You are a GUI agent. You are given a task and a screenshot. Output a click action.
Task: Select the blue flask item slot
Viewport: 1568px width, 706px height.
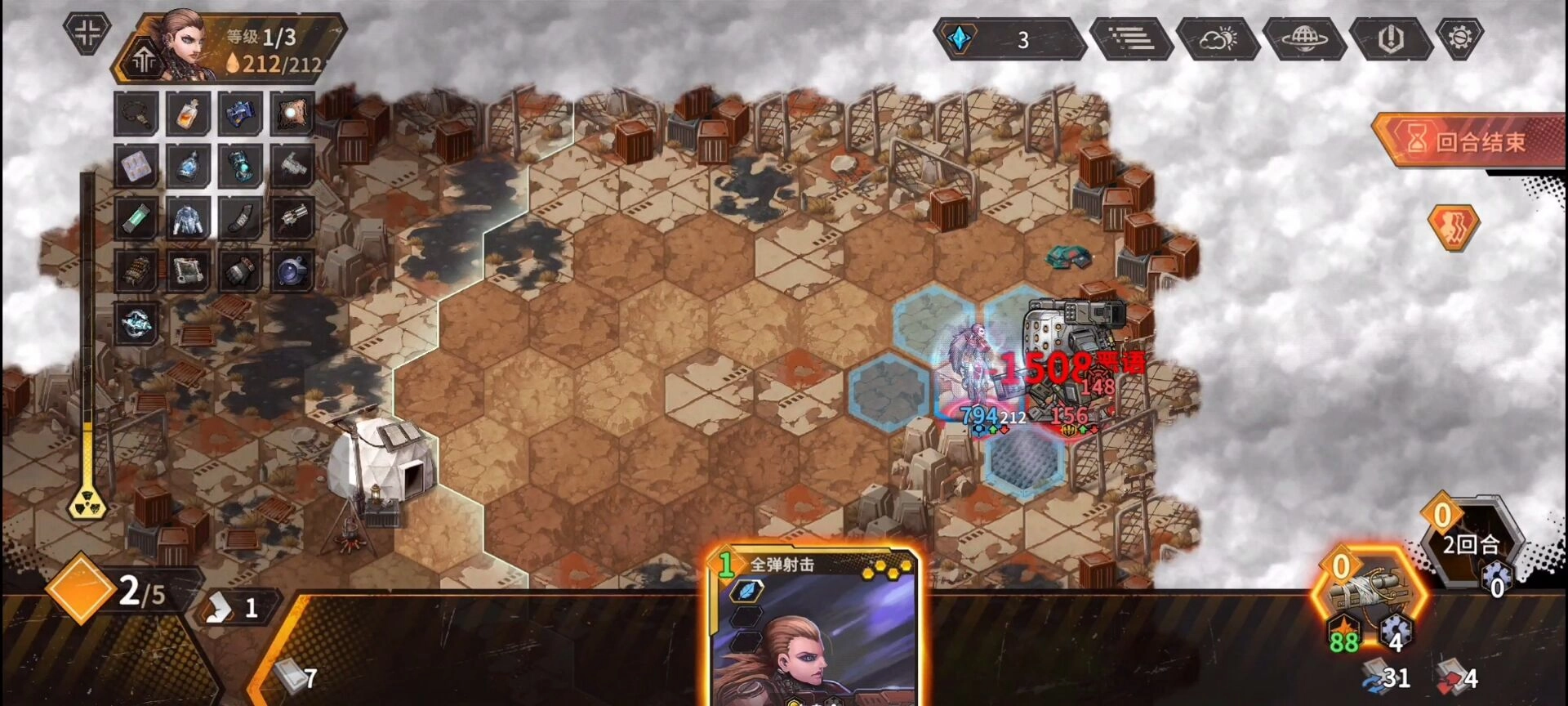coord(188,166)
